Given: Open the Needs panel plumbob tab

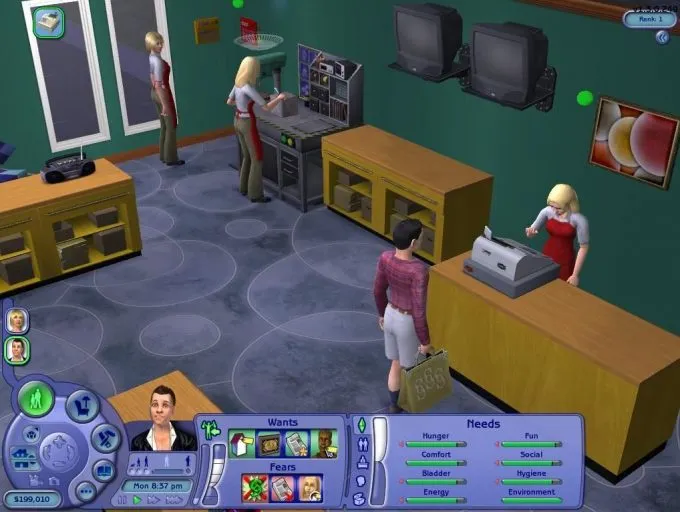Looking at the screenshot, I should 362,425.
